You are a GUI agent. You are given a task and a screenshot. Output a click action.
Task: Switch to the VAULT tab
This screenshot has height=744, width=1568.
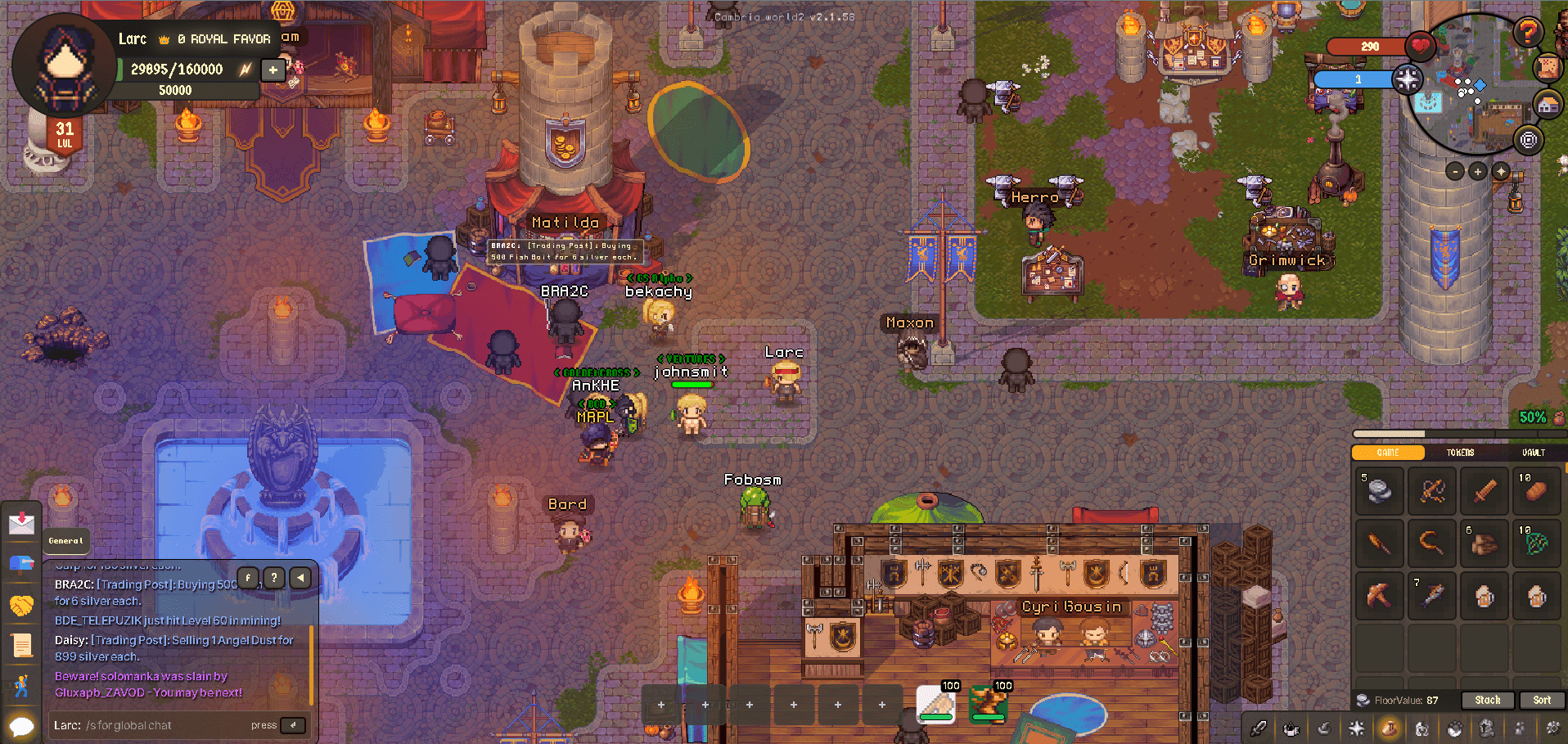pyautogui.click(x=1534, y=452)
